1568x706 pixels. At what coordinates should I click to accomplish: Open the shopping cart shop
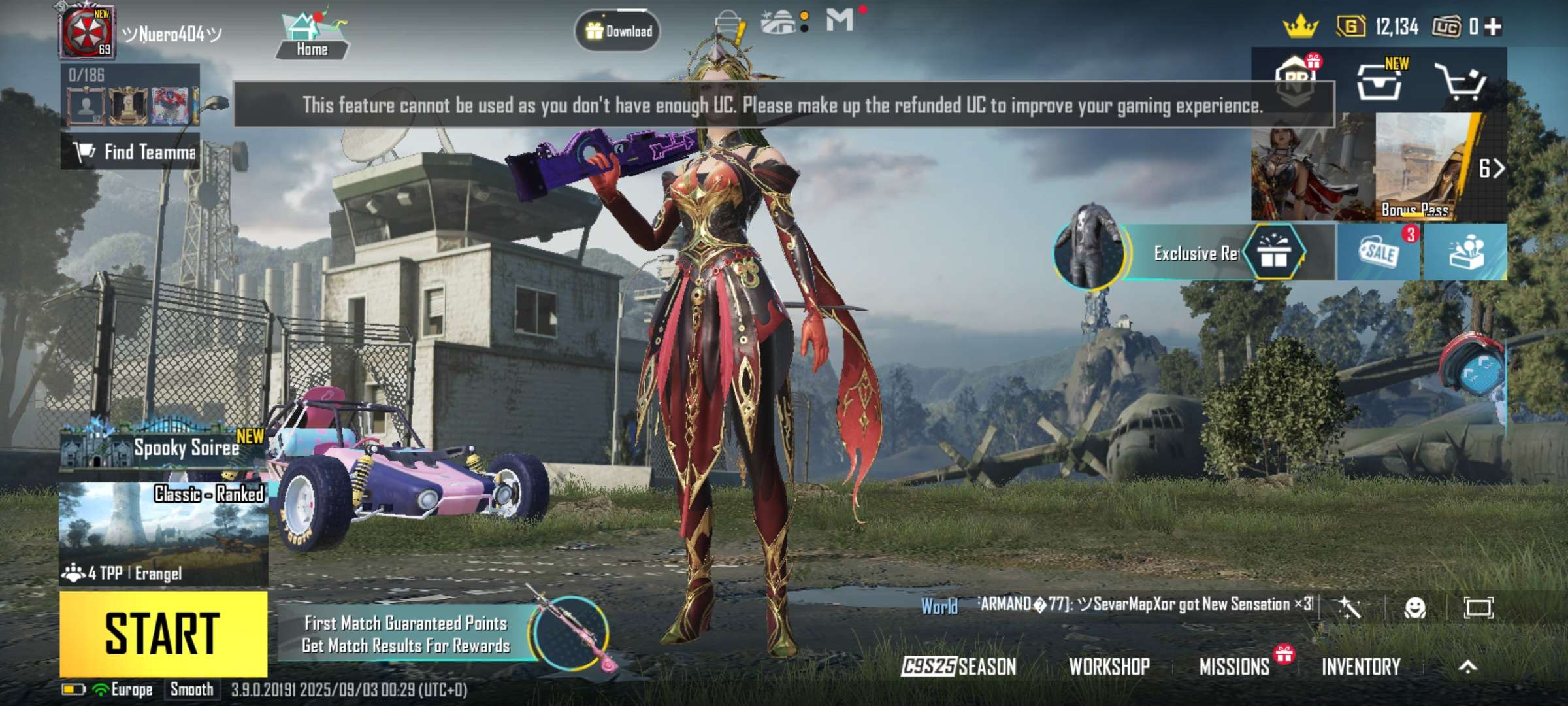point(1461,82)
